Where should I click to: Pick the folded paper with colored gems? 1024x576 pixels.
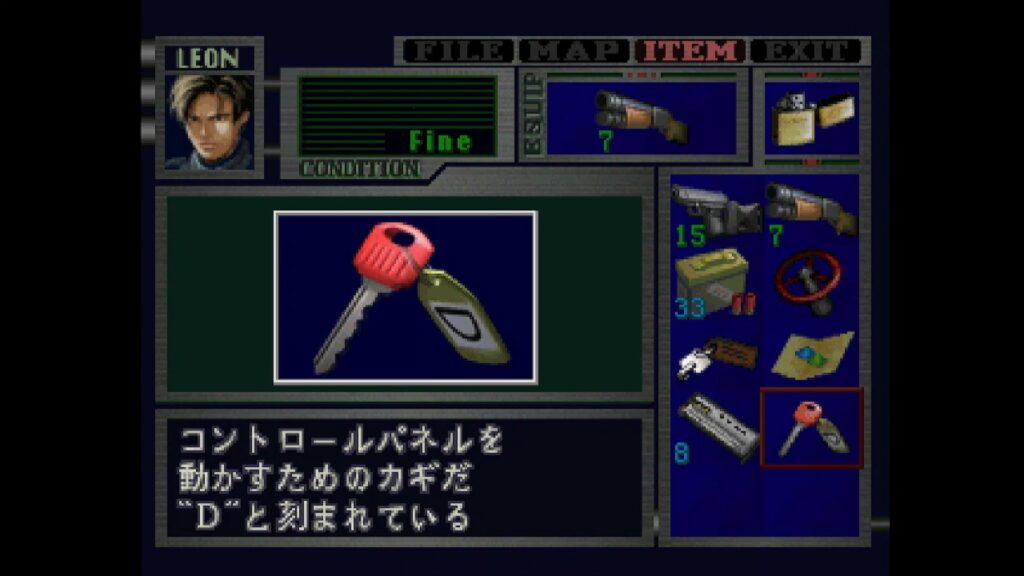click(811, 355)
